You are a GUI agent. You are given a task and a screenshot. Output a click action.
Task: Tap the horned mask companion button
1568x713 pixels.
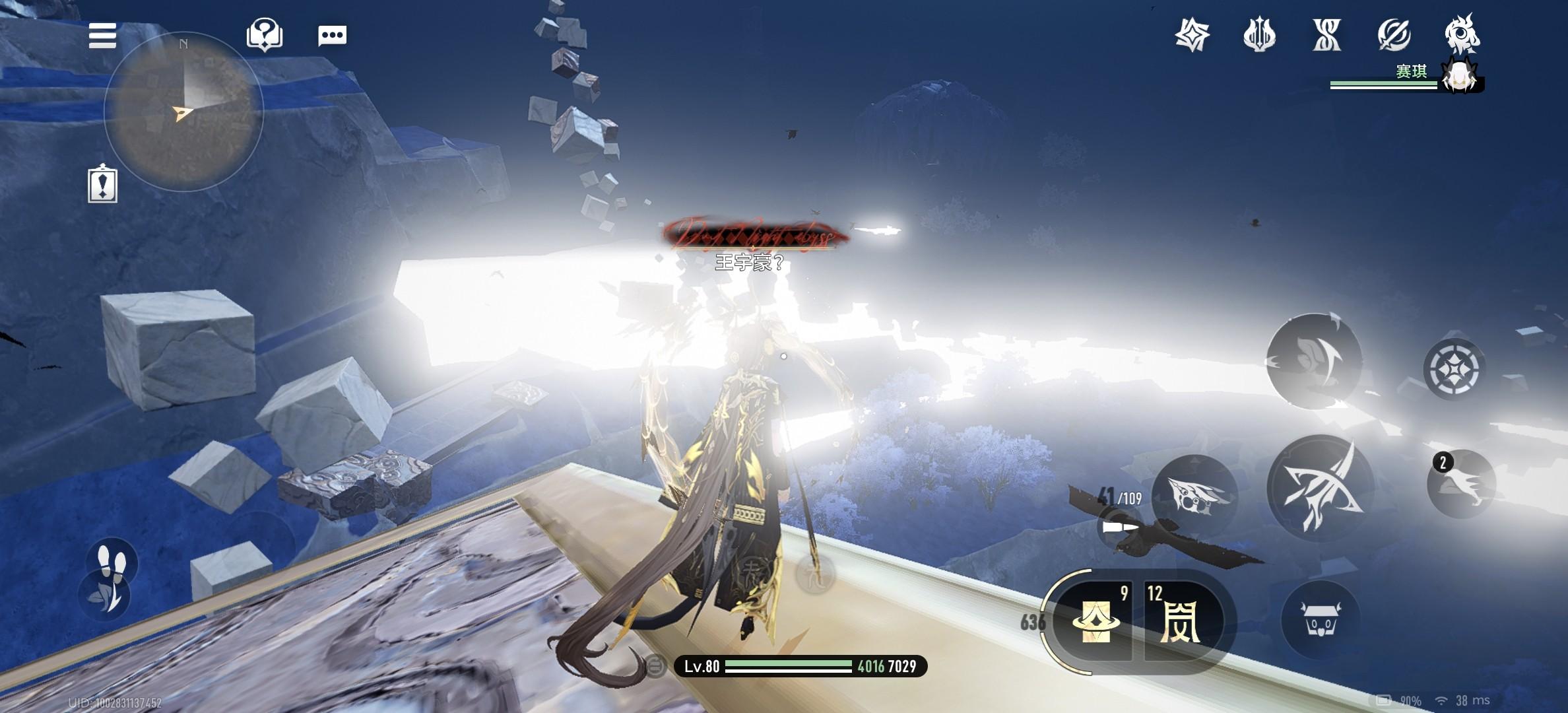tap(1320, 621)
